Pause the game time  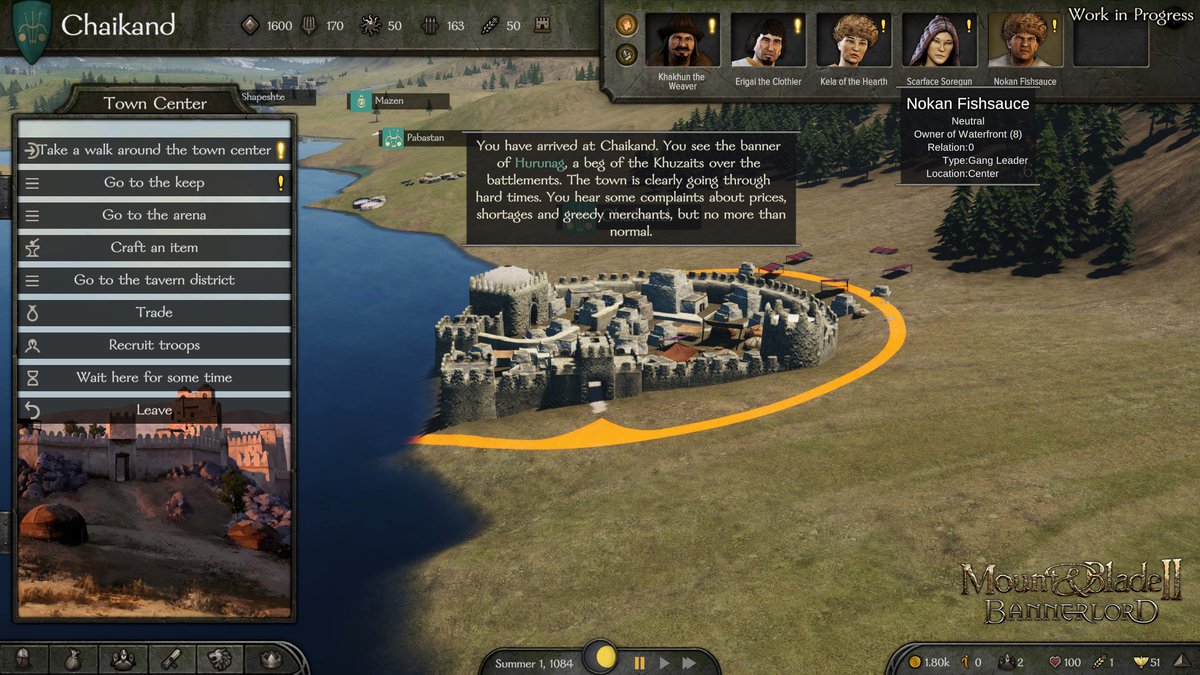tap(640, 662)
